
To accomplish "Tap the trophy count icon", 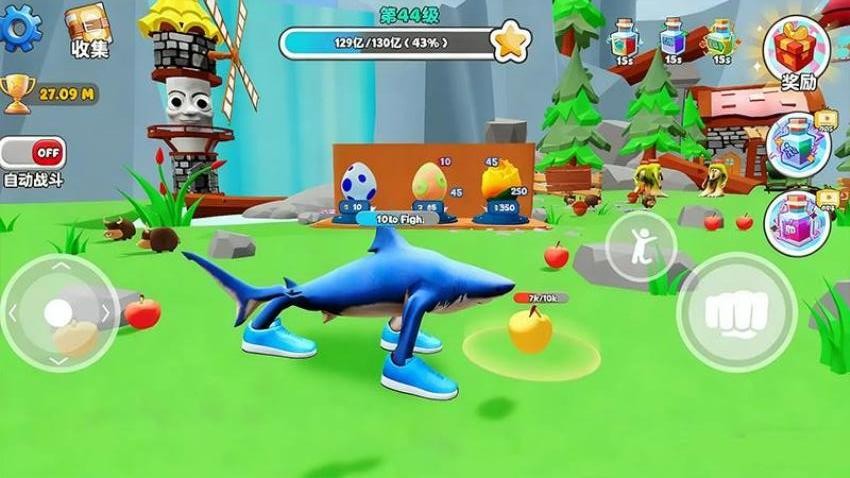I will point(16,94).
